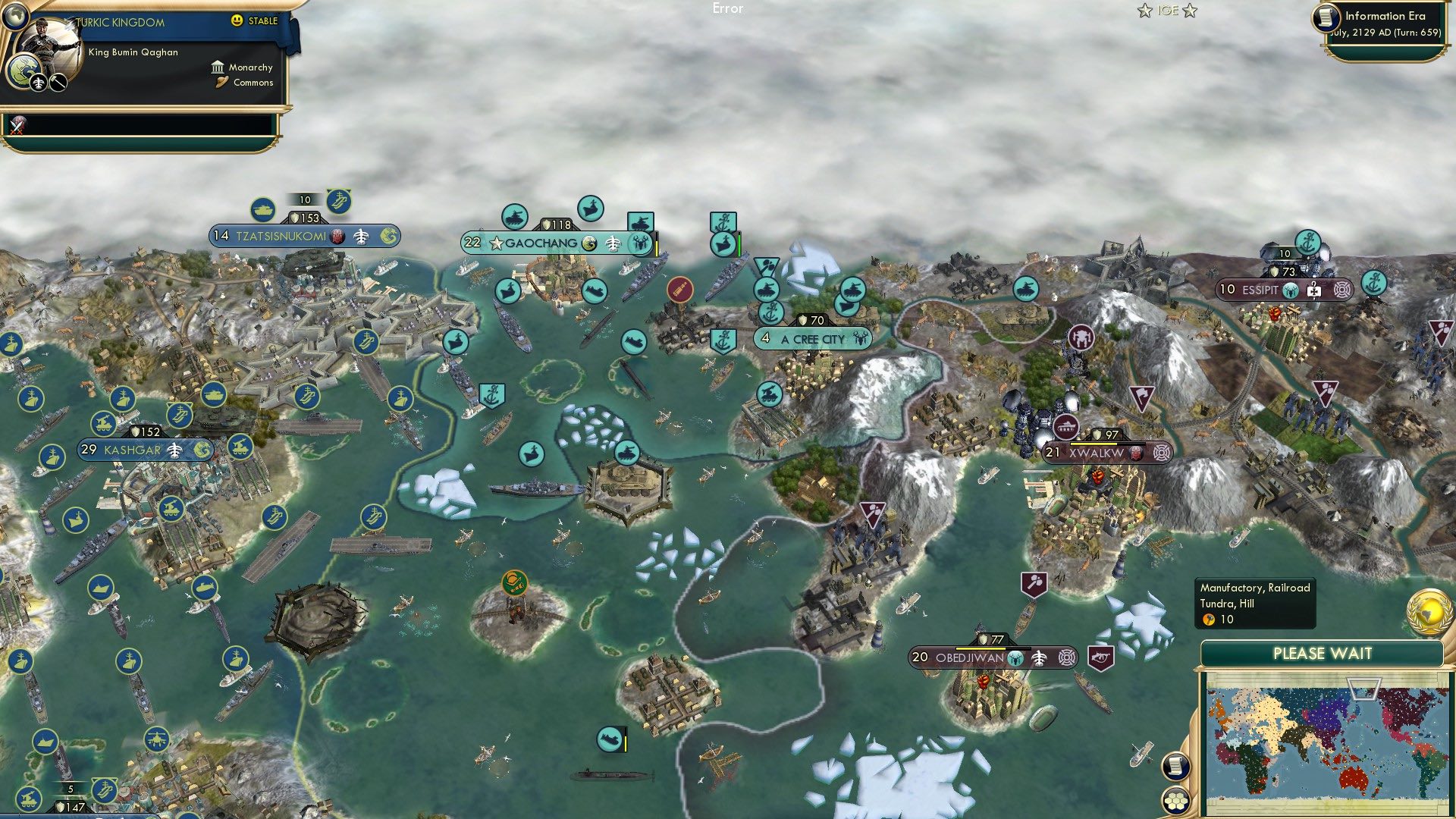
Task: Click the Commons hat icon
Action: (220, 83)
